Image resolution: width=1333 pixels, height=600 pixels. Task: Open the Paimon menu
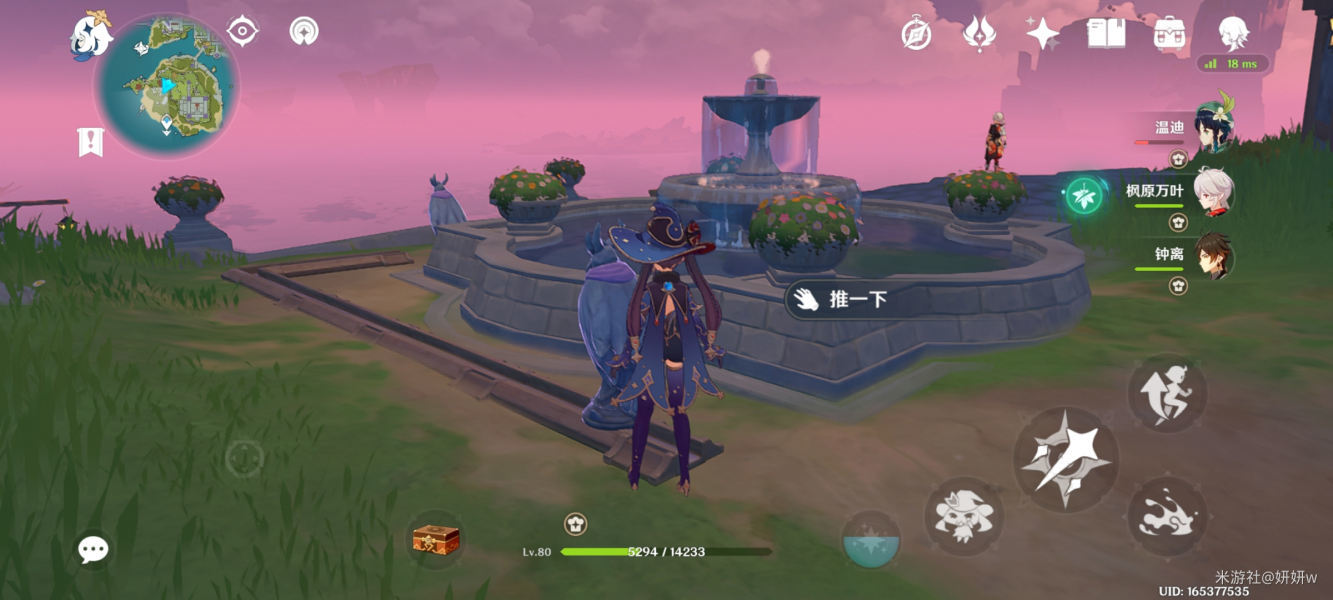click(x=91, y=35)
